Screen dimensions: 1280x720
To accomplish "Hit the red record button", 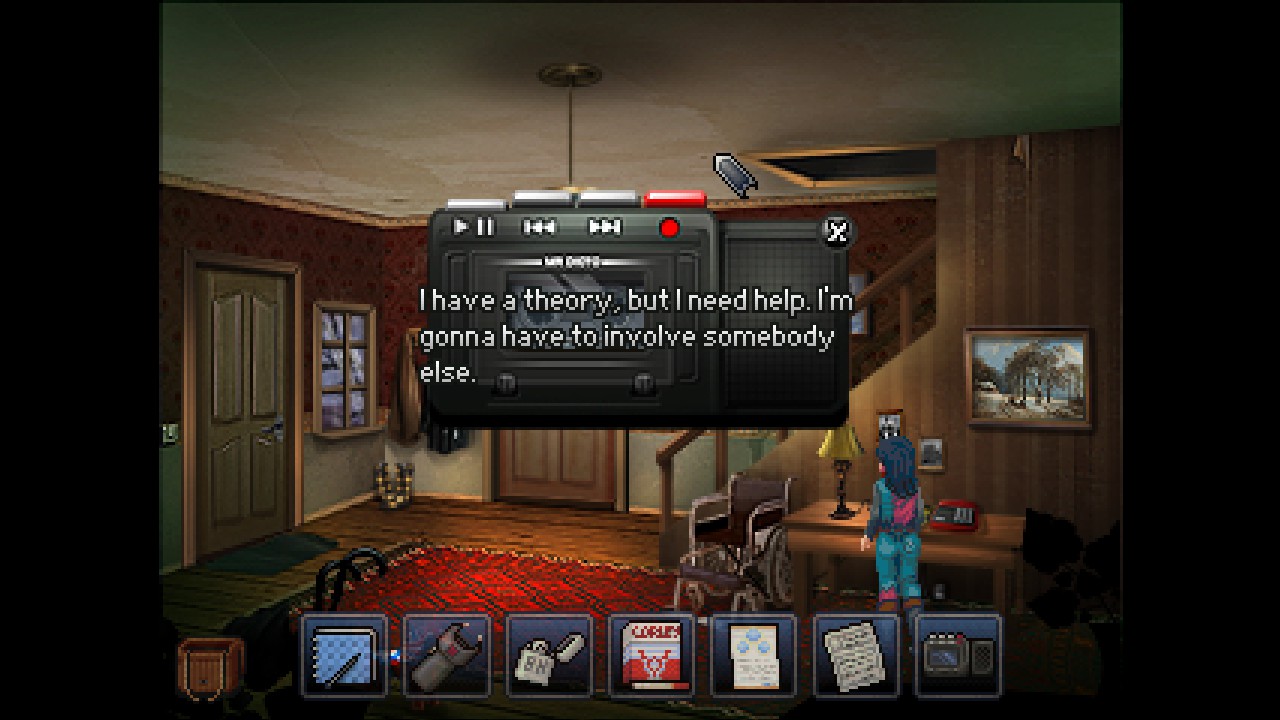I will coord(669,228).
